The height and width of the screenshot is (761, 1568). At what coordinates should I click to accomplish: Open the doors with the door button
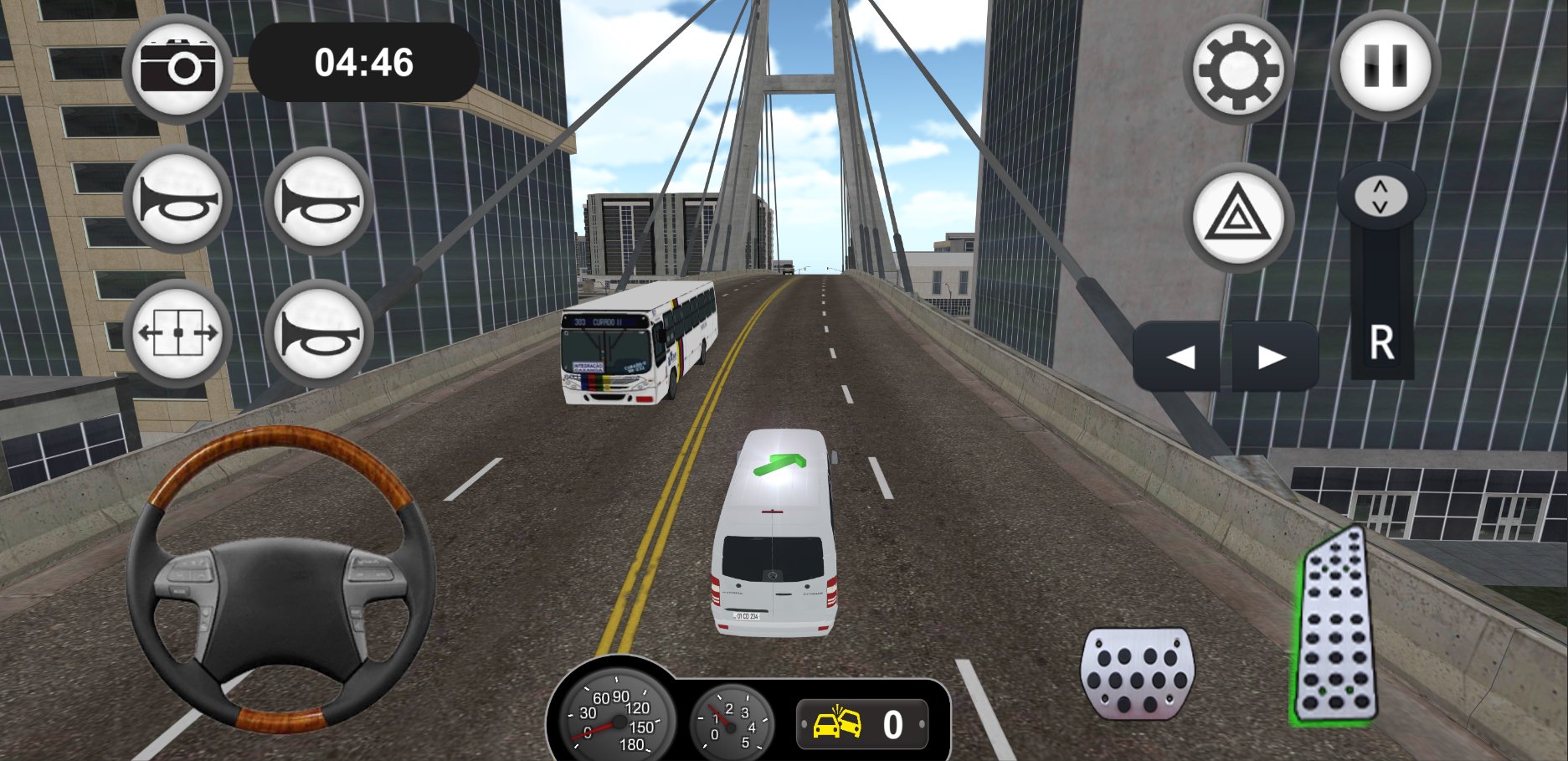(x=177, y=333)
